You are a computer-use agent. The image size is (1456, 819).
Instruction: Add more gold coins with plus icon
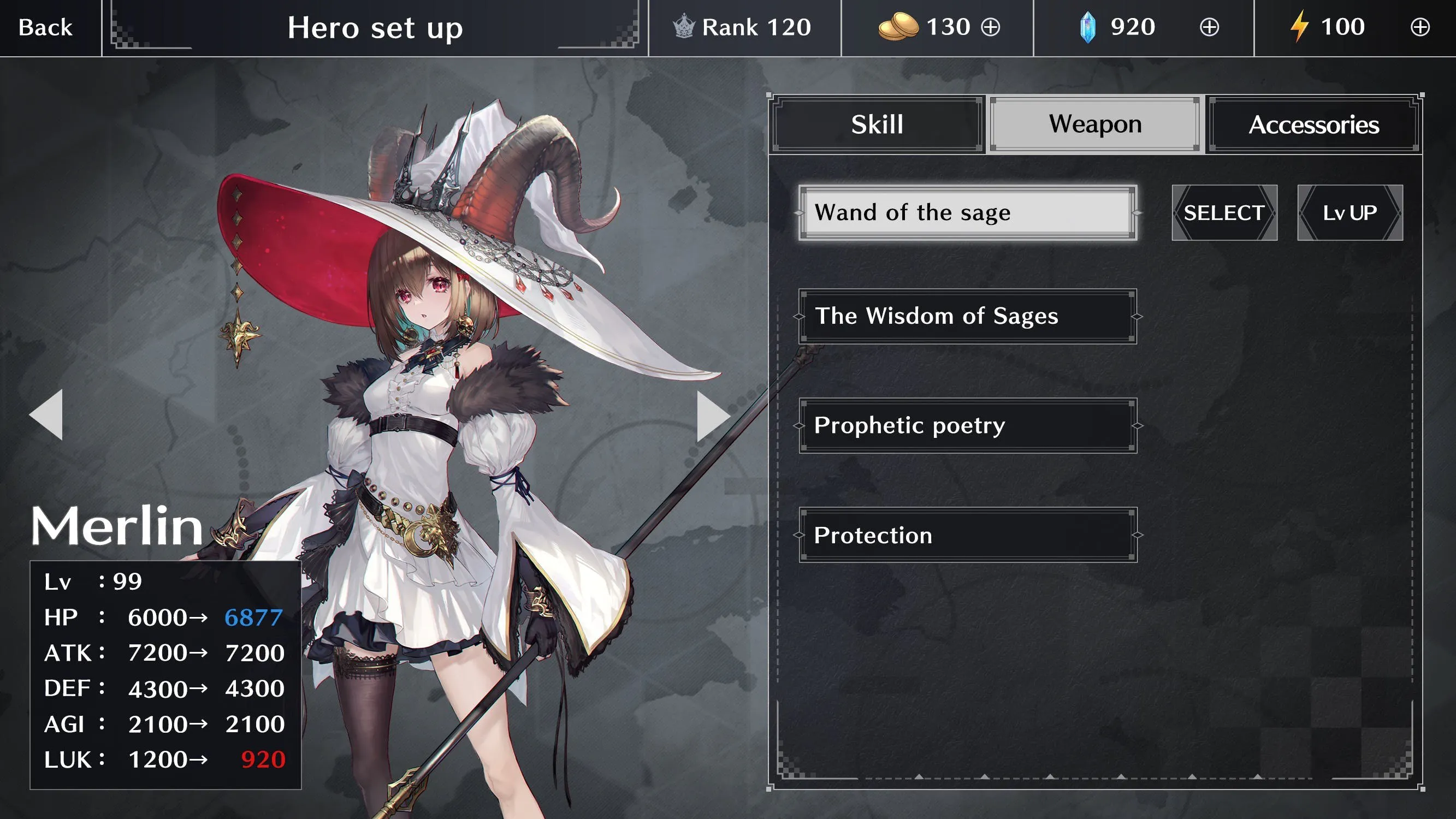tap(990, 27)
